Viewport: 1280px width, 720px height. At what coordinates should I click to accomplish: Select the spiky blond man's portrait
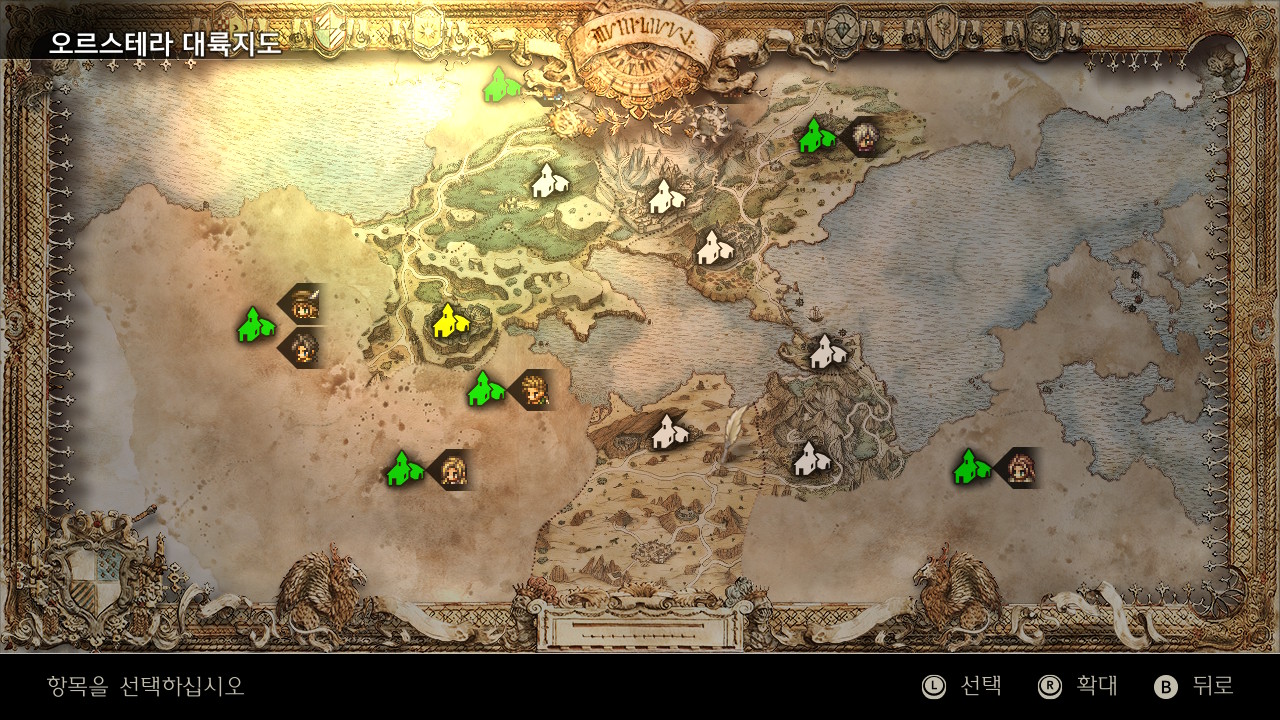(534, 389)
